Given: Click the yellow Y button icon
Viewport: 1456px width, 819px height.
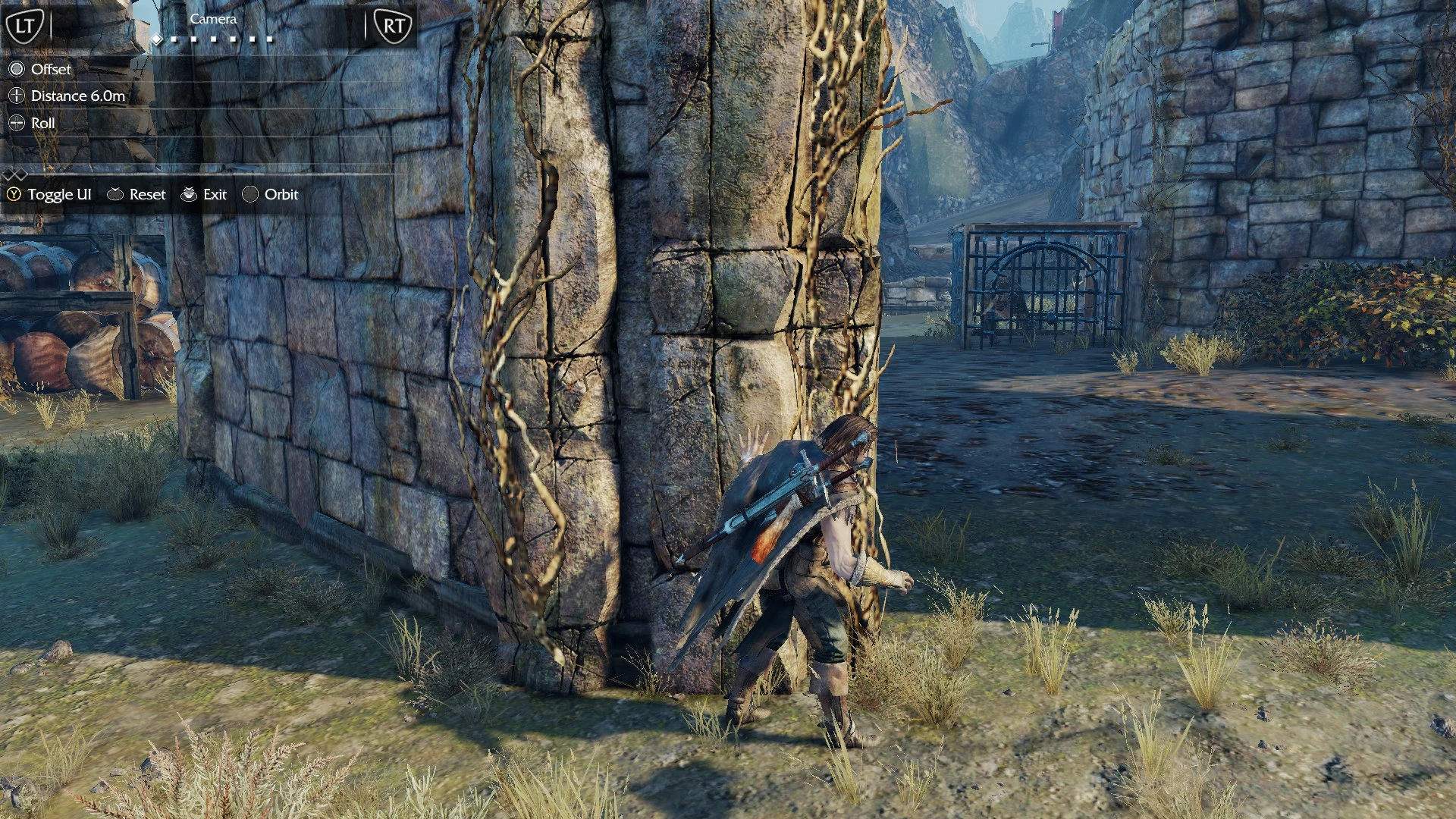Looking at the screenshot, I should point(13,195).
